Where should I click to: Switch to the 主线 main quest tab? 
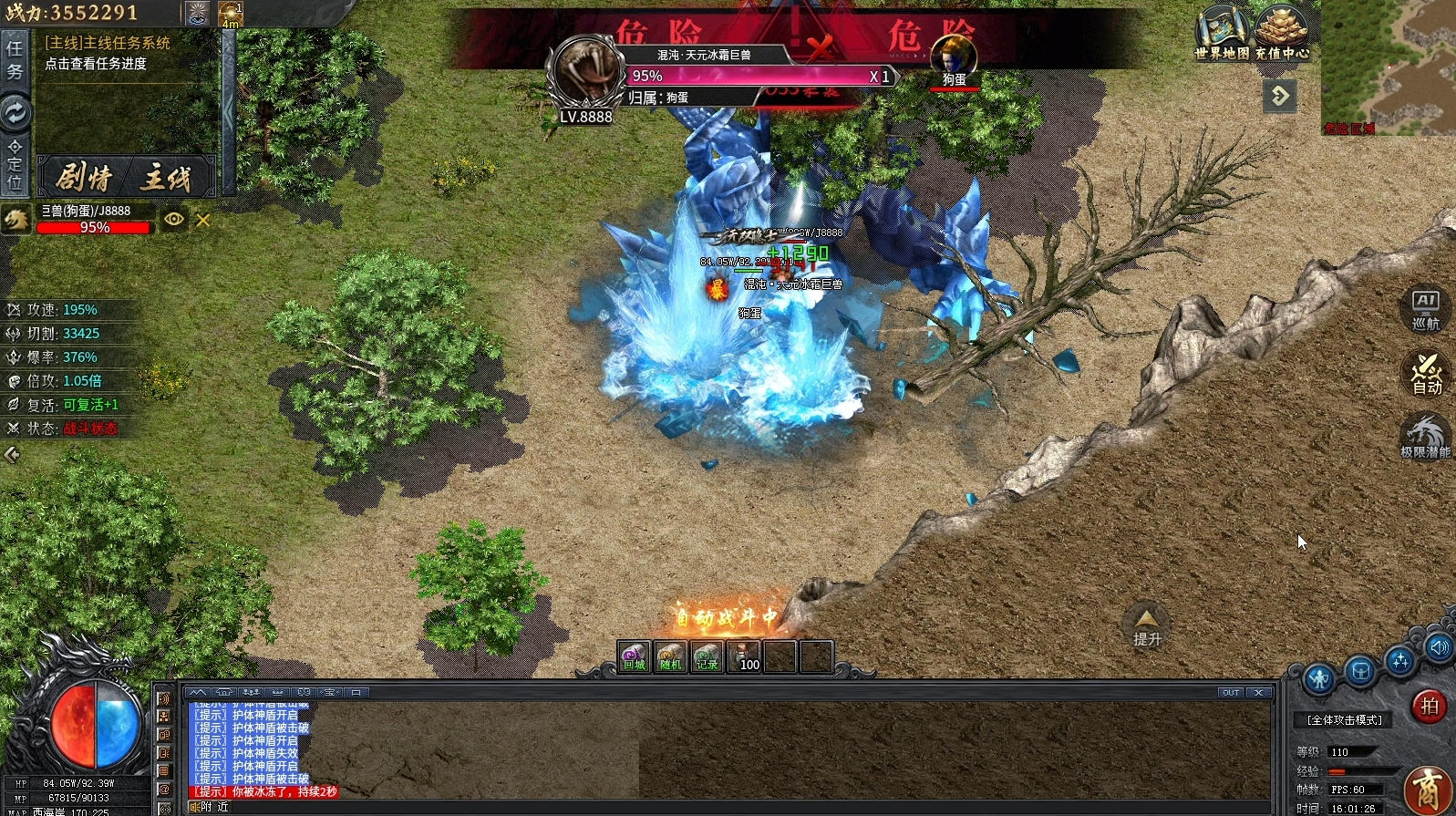coord(166,177)
